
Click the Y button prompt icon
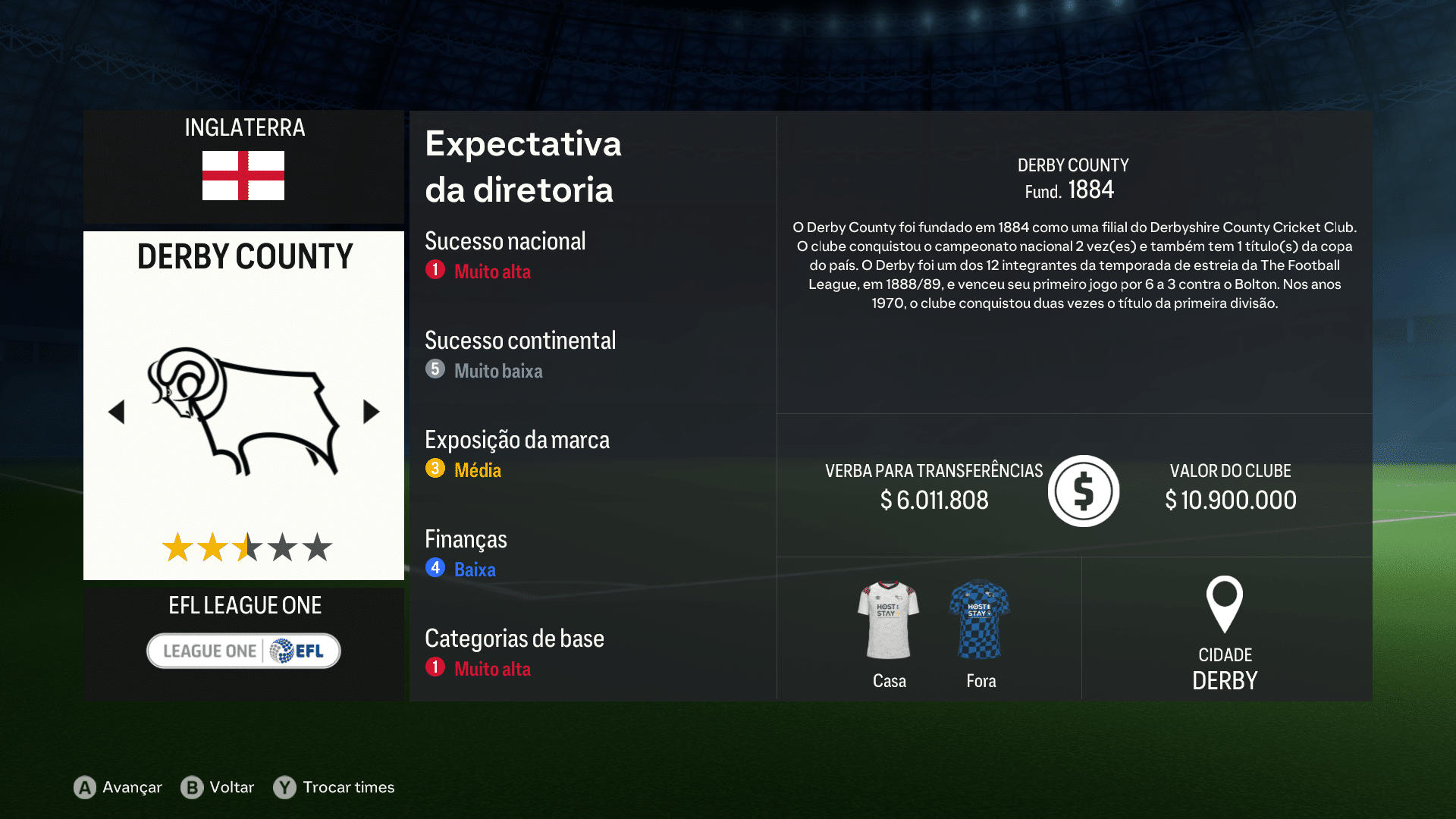tap(284, 788)
